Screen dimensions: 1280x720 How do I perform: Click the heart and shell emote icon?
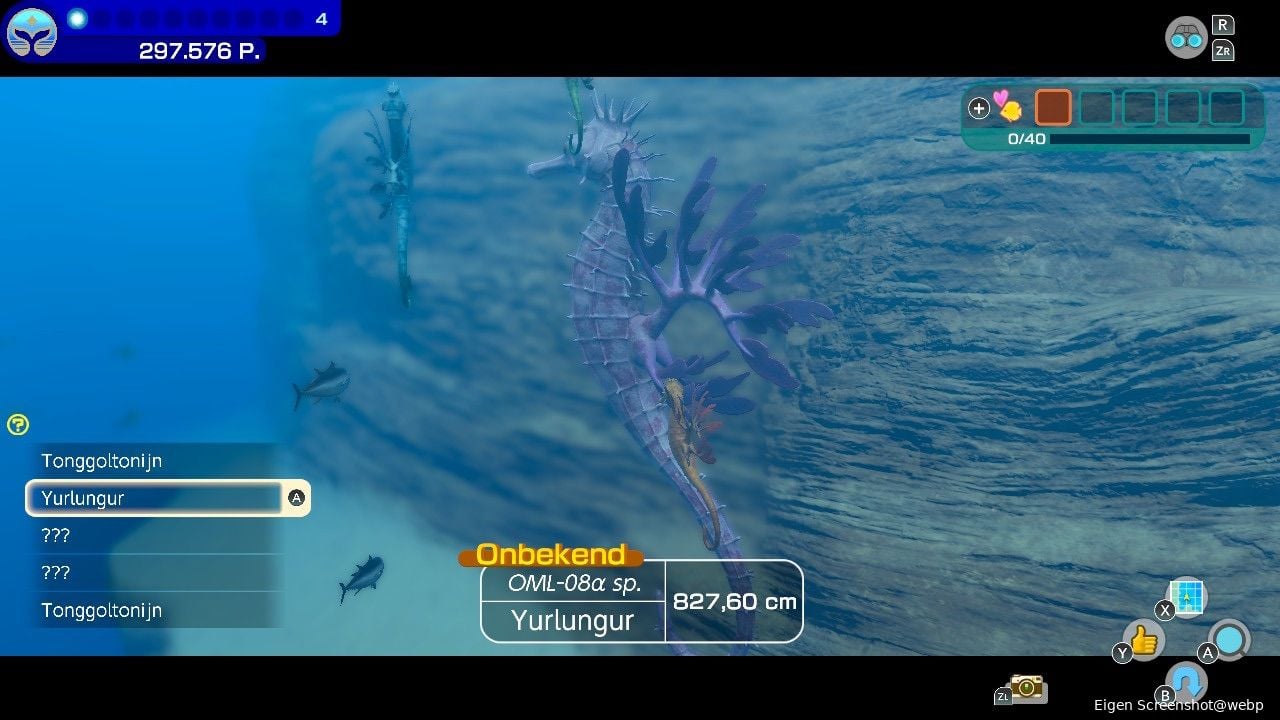coord(1007,107)
